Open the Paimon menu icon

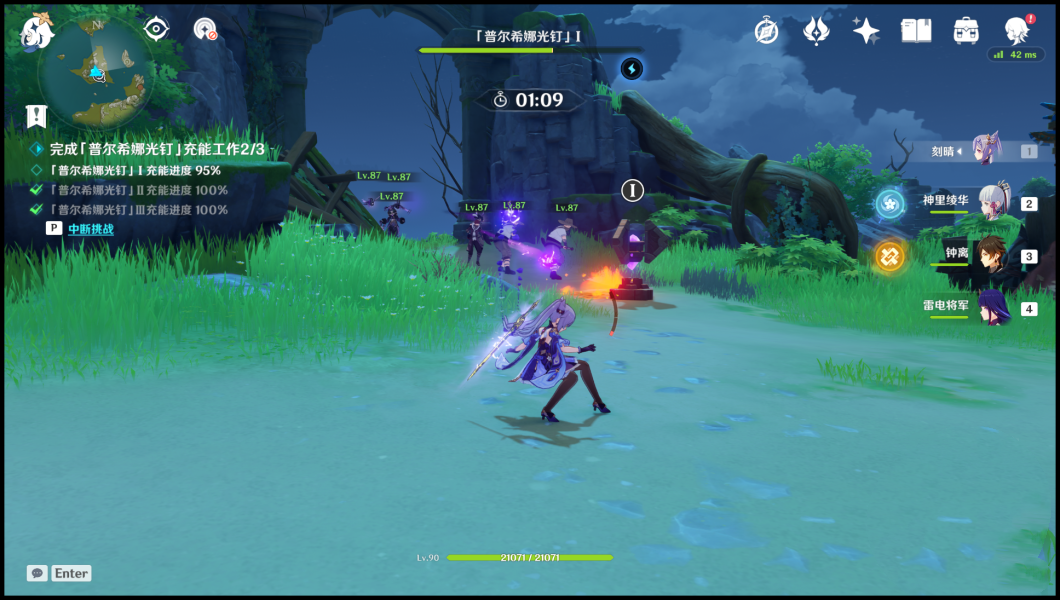(36, 32)
